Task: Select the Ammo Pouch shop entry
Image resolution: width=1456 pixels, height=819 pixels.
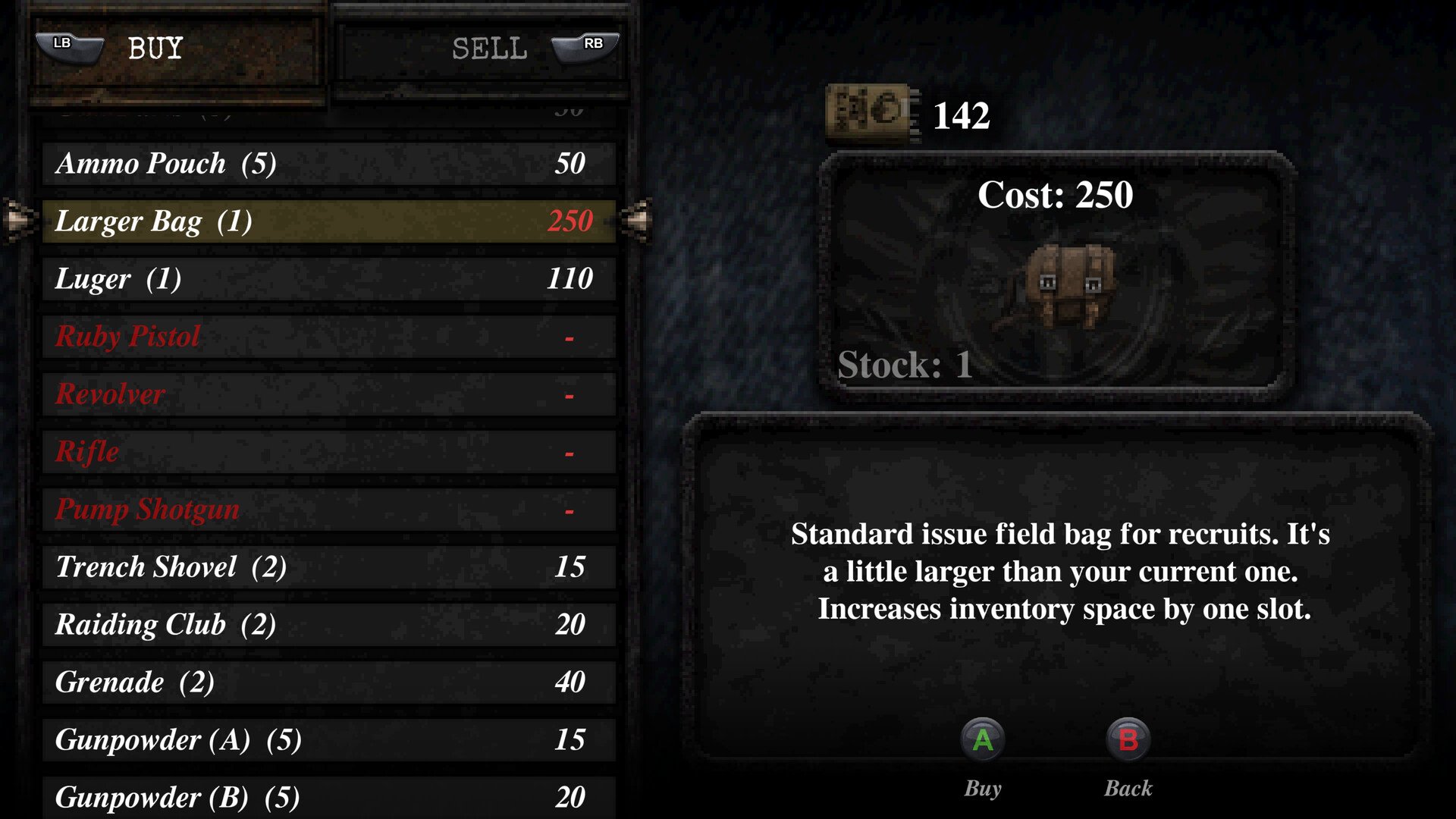Action: (328, 164)
